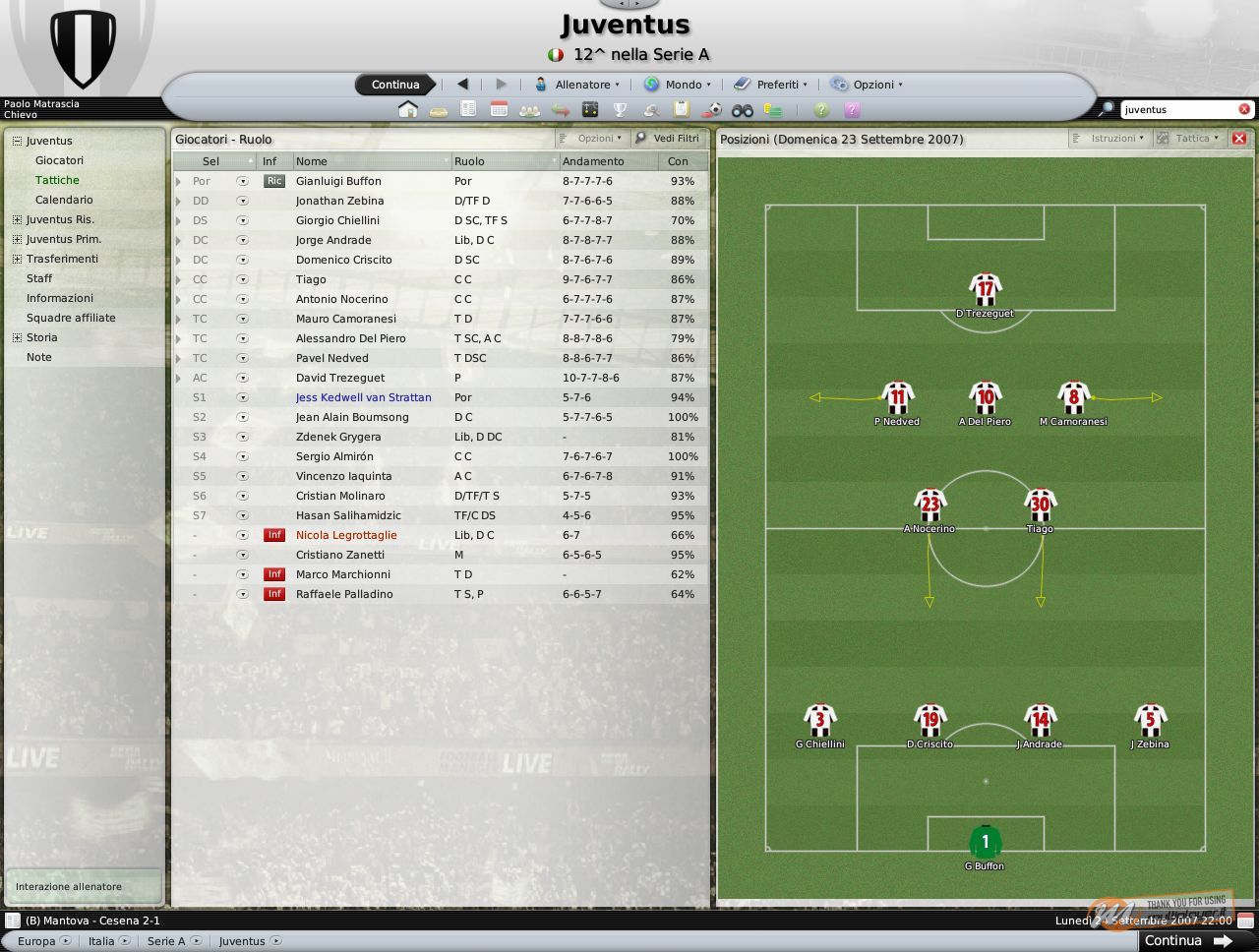Screen dimensions: 1259x952
Task: Open the tactics board icon
Action: click(588, 110)
